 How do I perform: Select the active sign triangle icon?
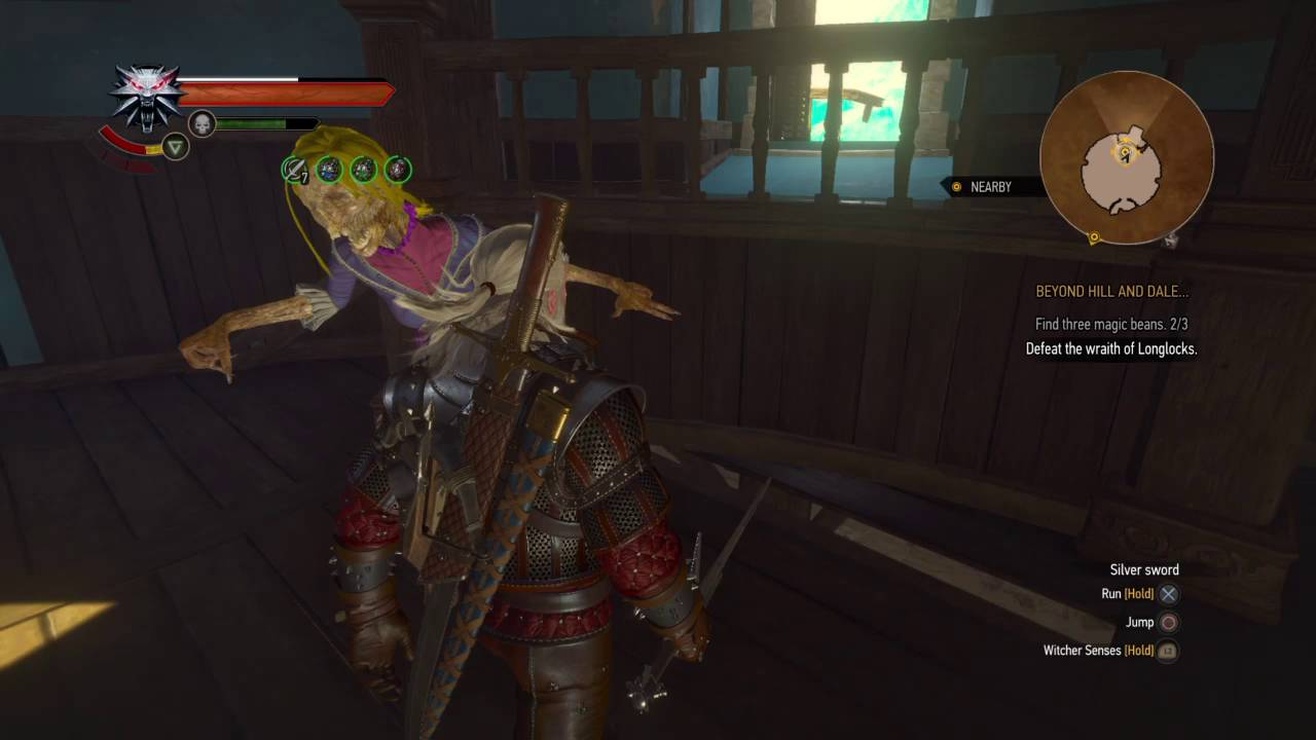click(x=175, y=148)
